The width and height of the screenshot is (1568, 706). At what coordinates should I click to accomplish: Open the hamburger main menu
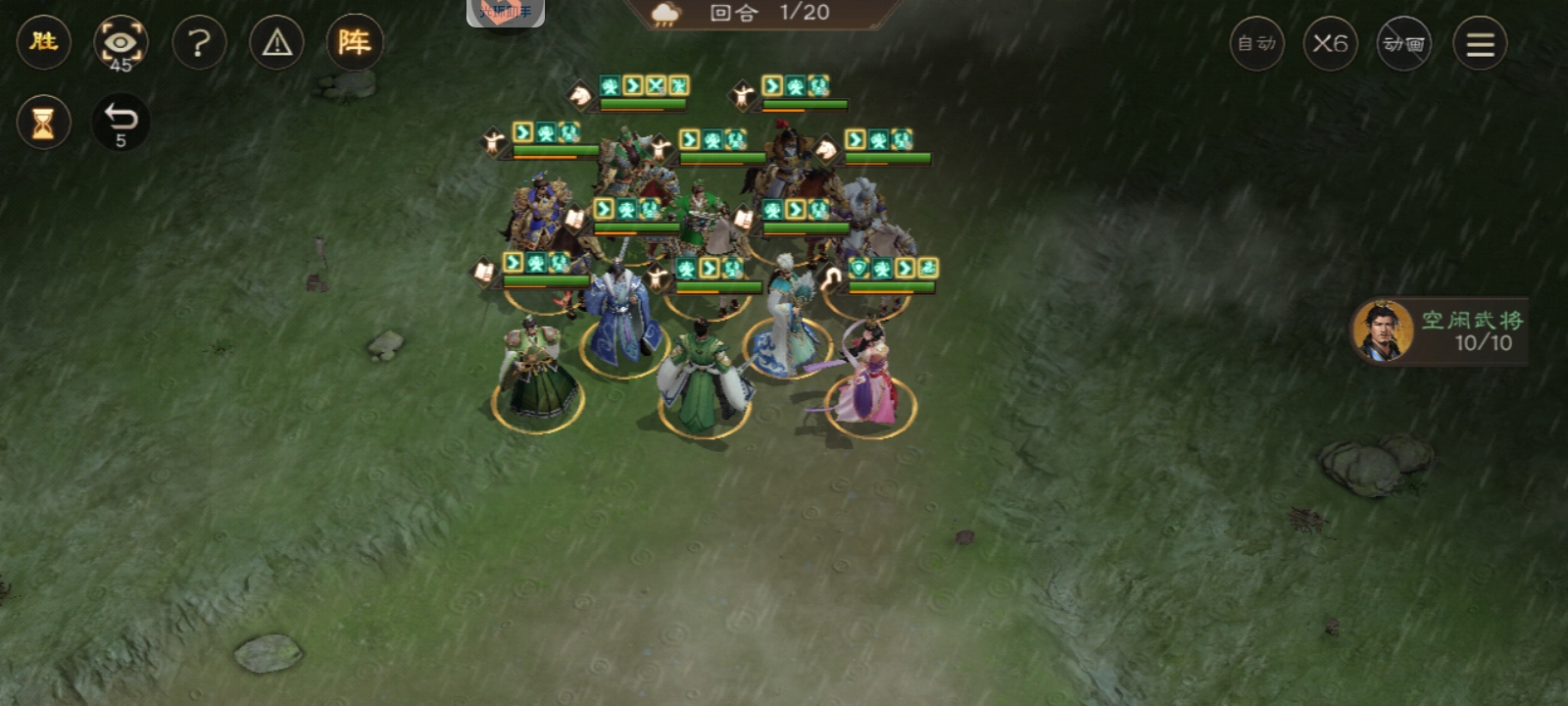[x=1480, y=43]
